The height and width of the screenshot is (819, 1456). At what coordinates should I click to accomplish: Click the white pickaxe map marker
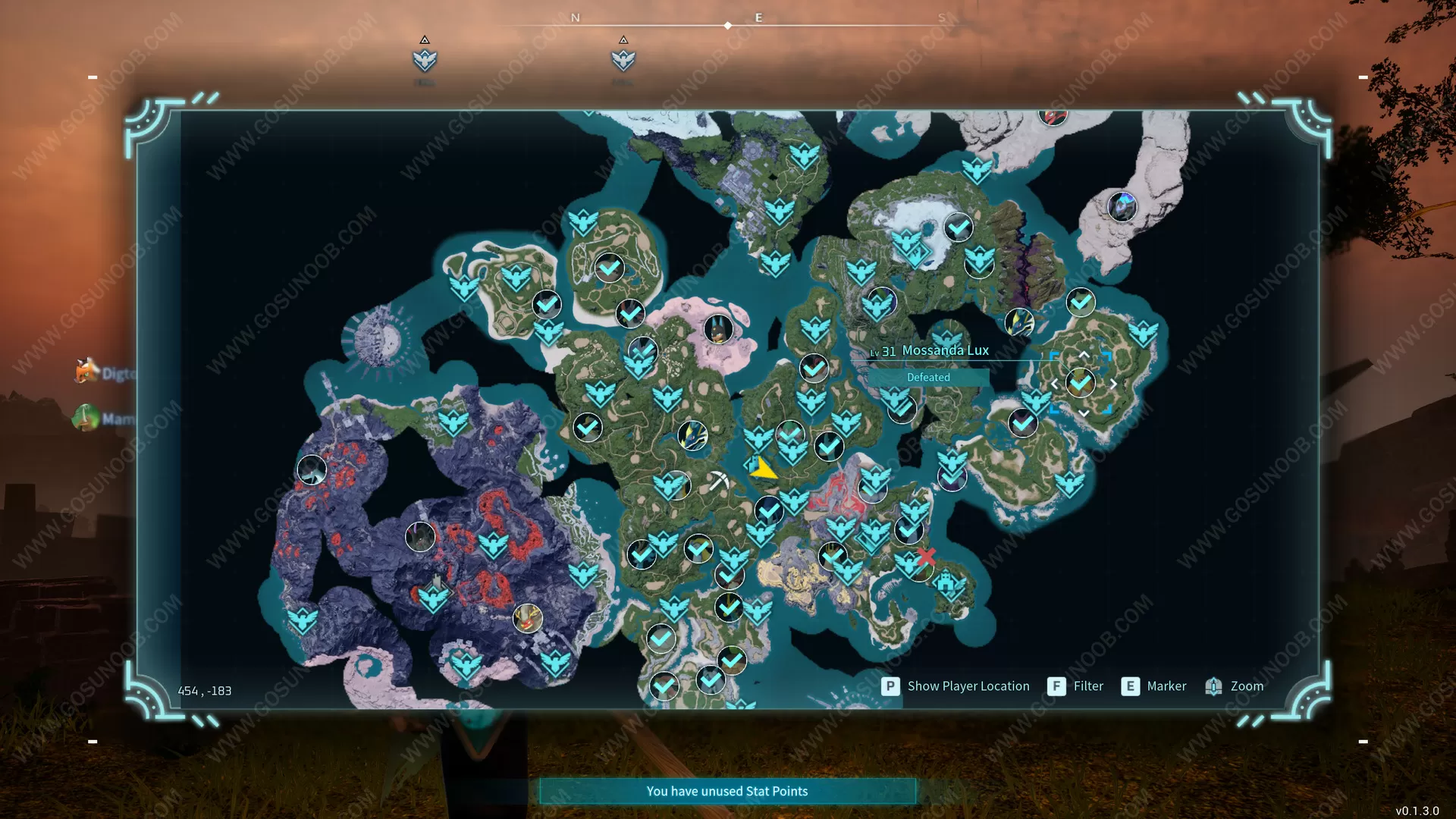click(717, 481)
